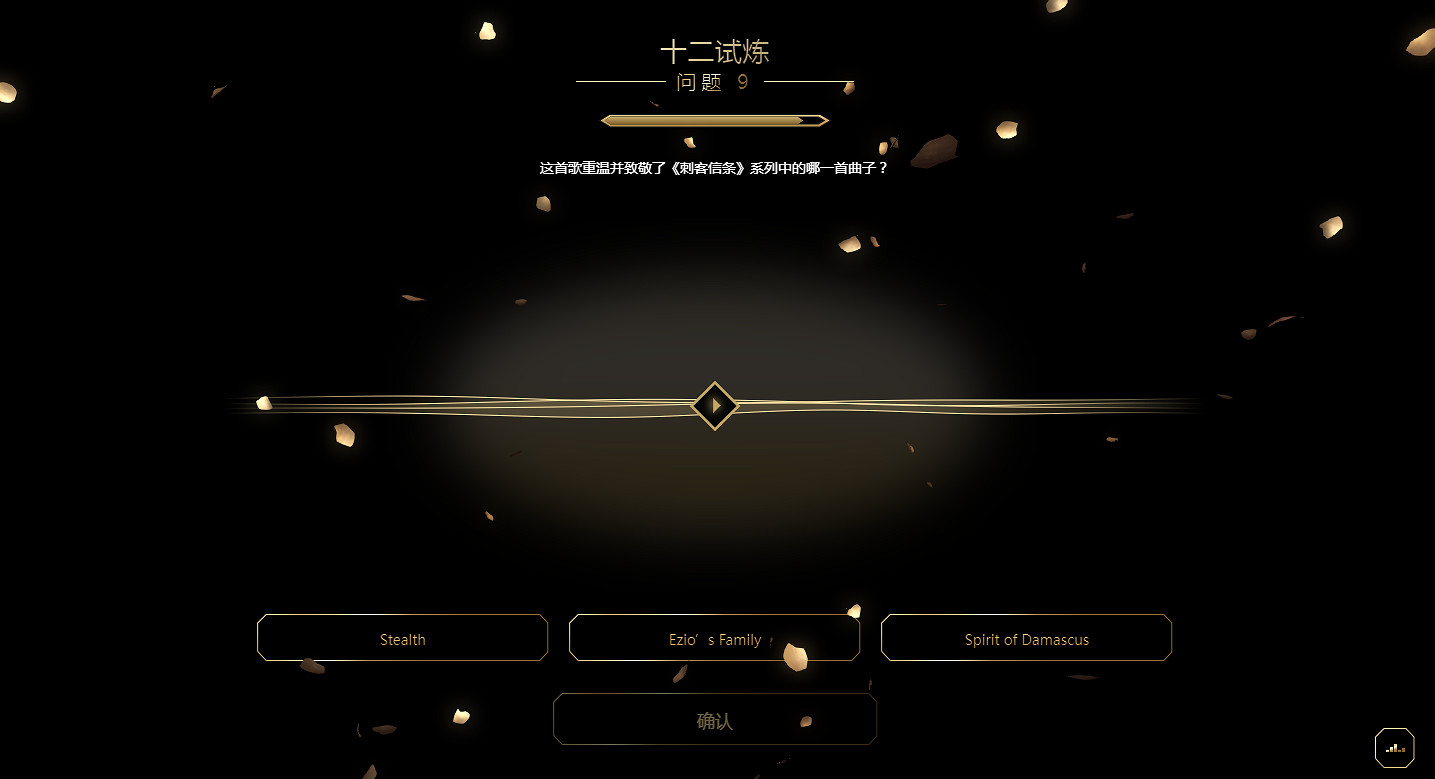Expand the audio levels widget near the corner
This screenshot has width=1435, height=779.
pyautogui.click(x=1394, y=747)
